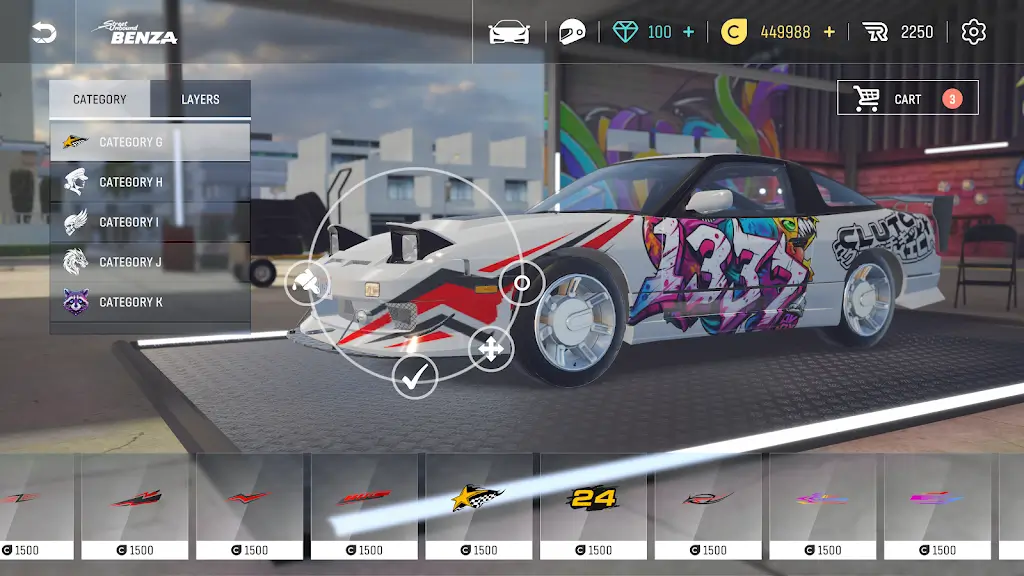Activate the move arrows decal handle
The height and width of the screenshot is (576, 1024).
pos(491,349)
